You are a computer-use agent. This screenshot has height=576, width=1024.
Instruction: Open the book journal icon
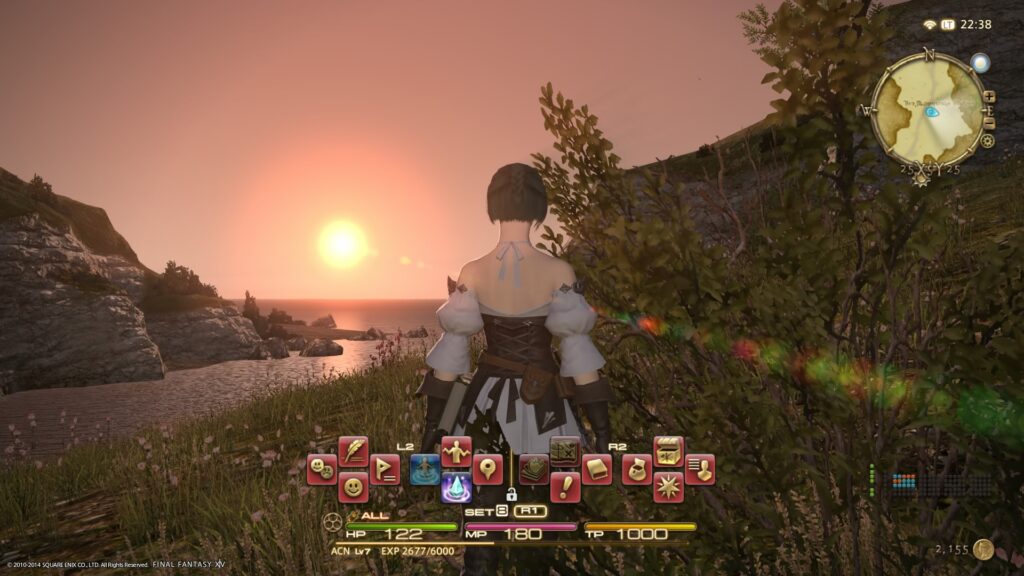[x=597, y=469]
